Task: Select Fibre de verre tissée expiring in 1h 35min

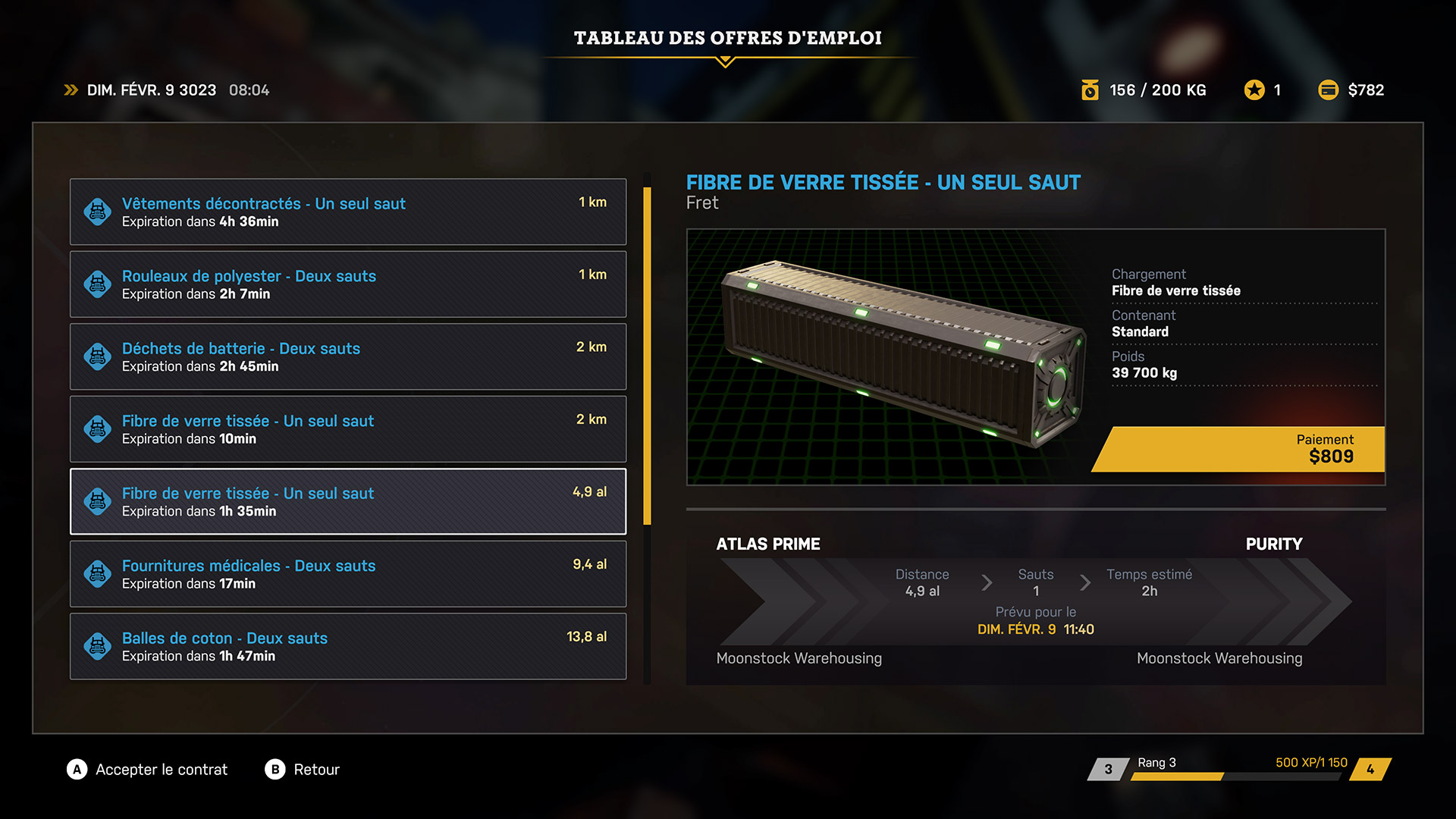Action: (348, 501)
